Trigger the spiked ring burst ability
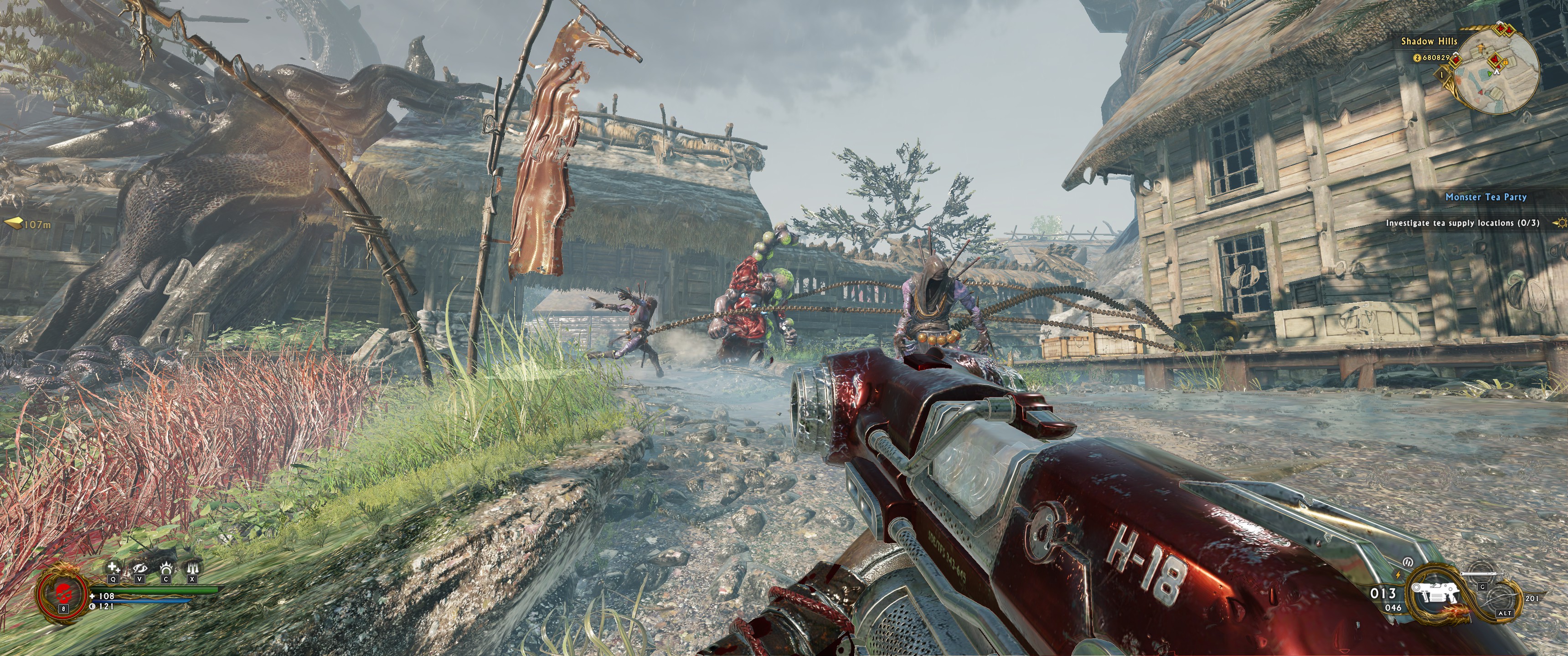 click(166, 569)
